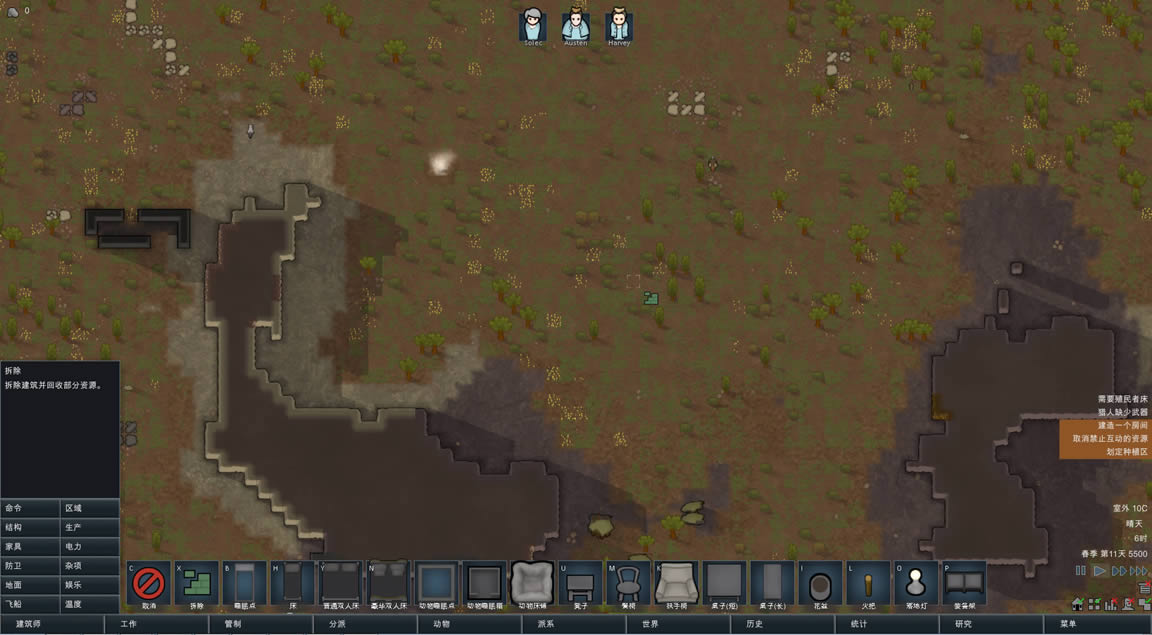This screenshot has width=1152, height=635.
Task: Open the 电力 power category
Action: pyautogui.click(x=90, y=546)
